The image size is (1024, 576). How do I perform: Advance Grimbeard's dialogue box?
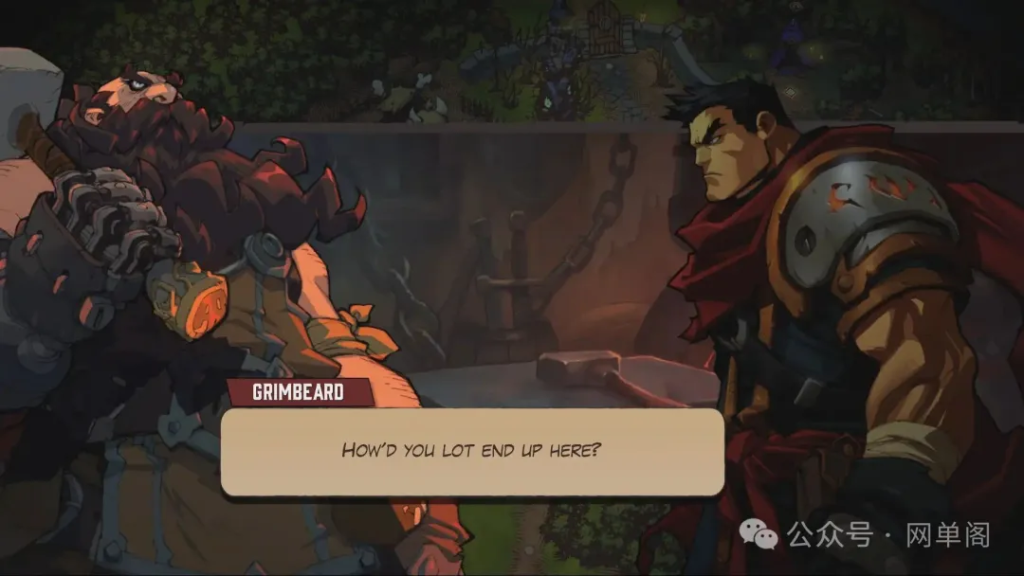coord(472,451)
